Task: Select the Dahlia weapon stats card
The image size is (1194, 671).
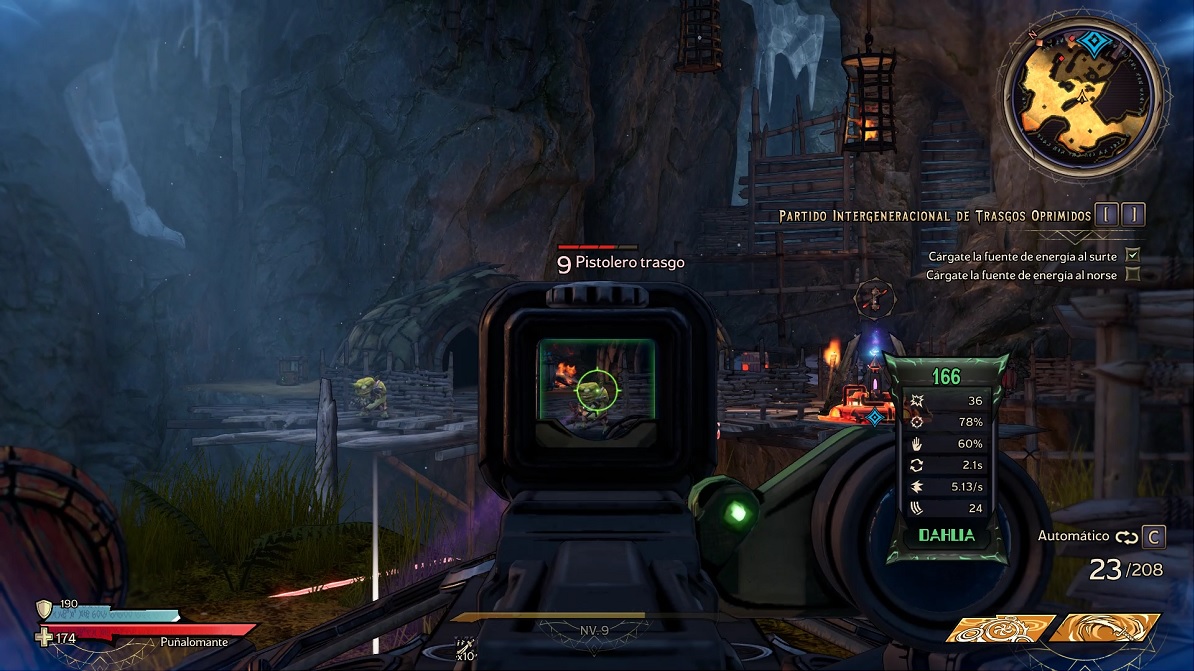Action: [945, 456]
